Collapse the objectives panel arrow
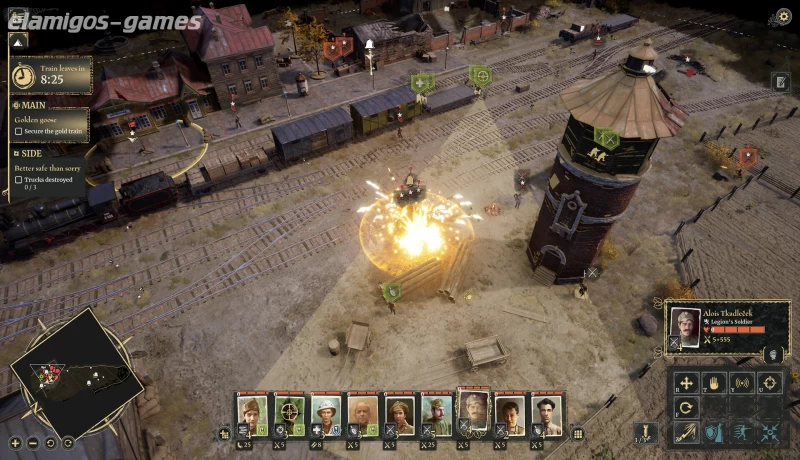Image resolution: width=800 pixels, height=460 pixels. tap(17, 42)
